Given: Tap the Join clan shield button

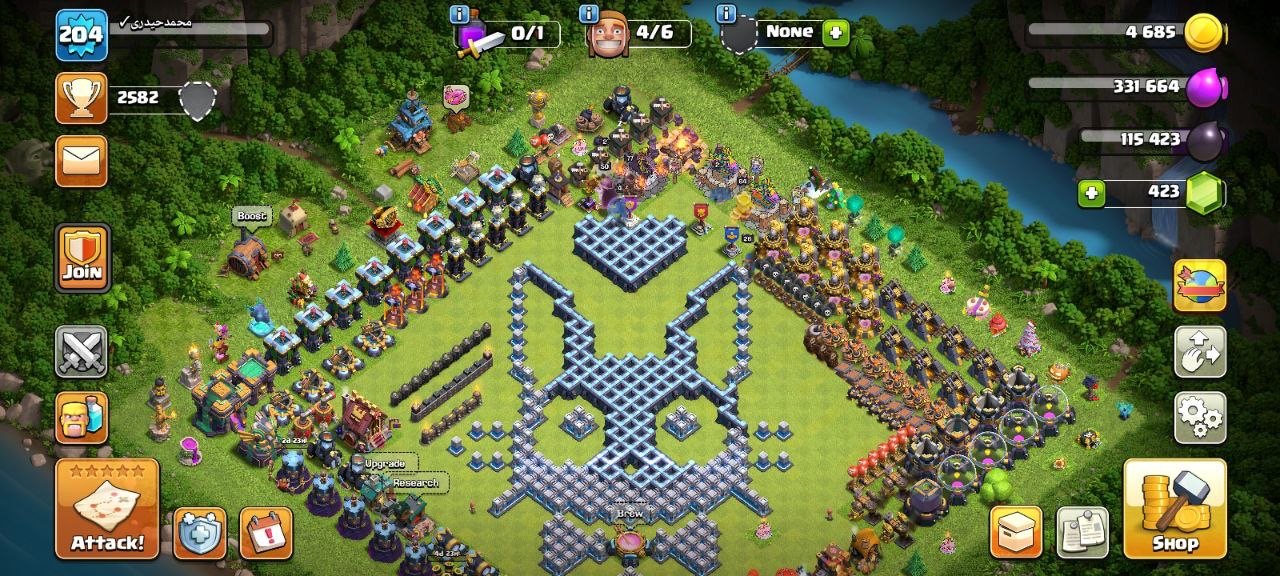Looking at the screenshot, I should 82,258.
